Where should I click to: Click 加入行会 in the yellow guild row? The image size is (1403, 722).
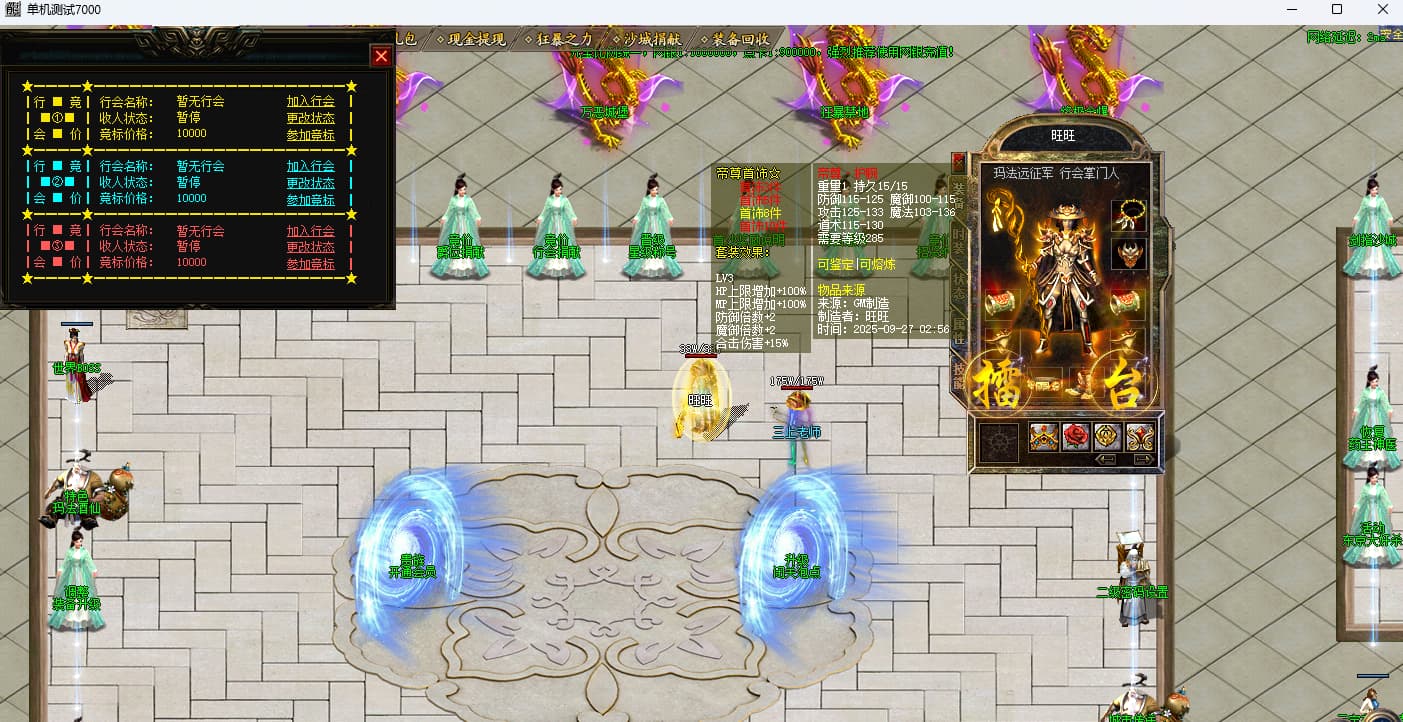pos(310,101)
